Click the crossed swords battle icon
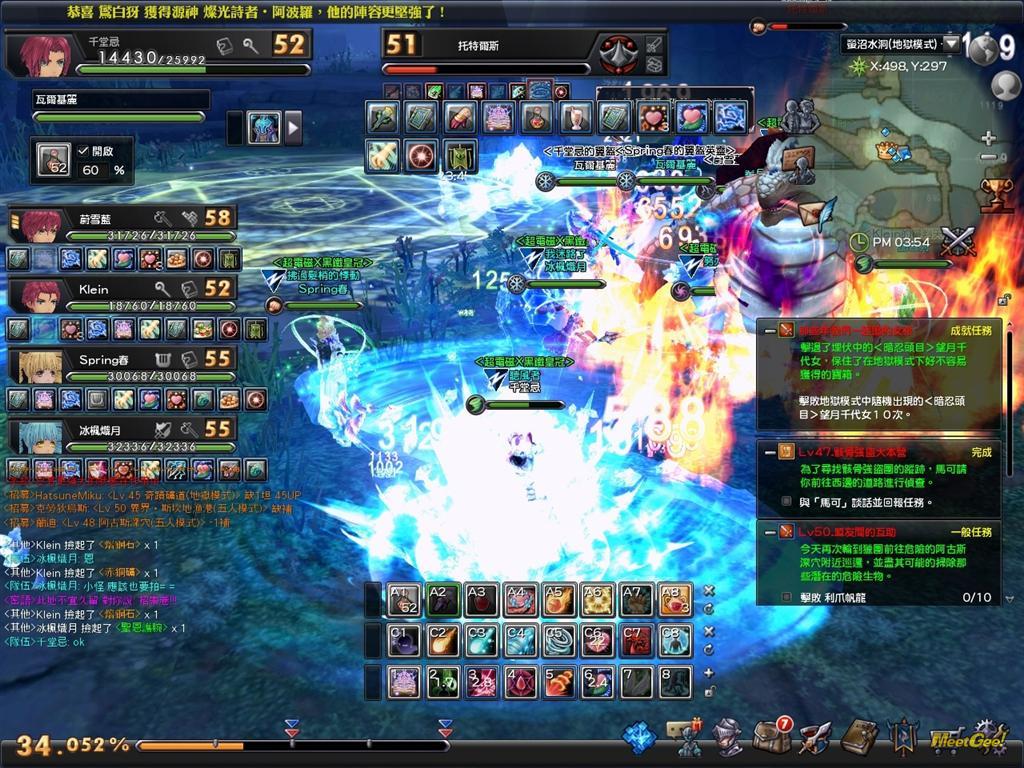The image size is (1024, 768). coord(957,242)
